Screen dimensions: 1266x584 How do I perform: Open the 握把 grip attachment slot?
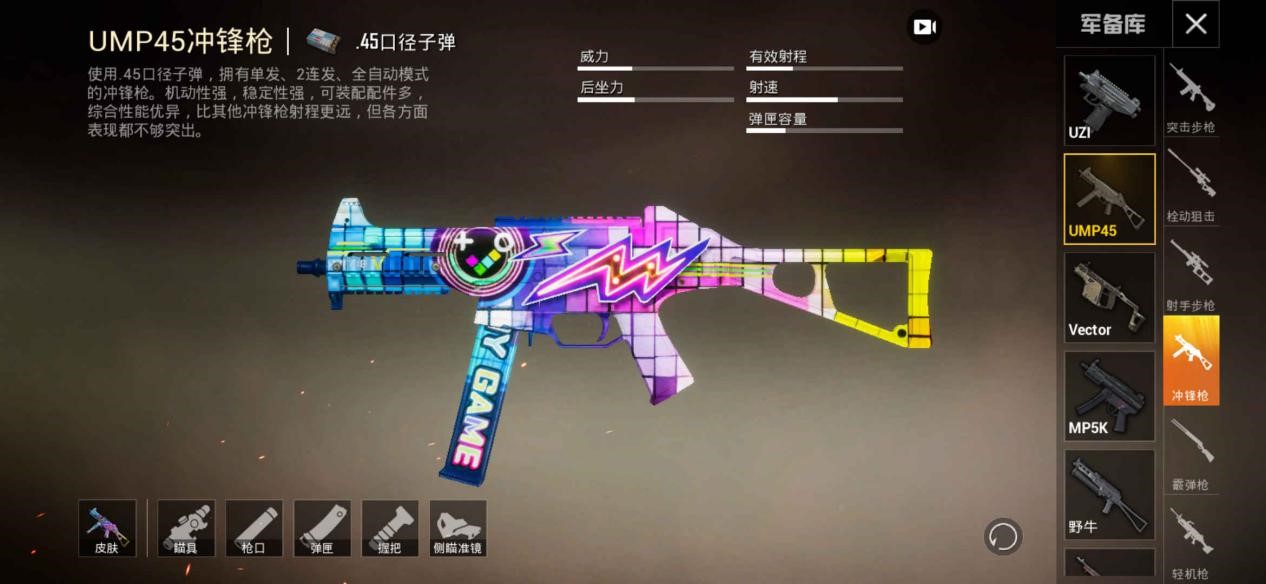390,528
